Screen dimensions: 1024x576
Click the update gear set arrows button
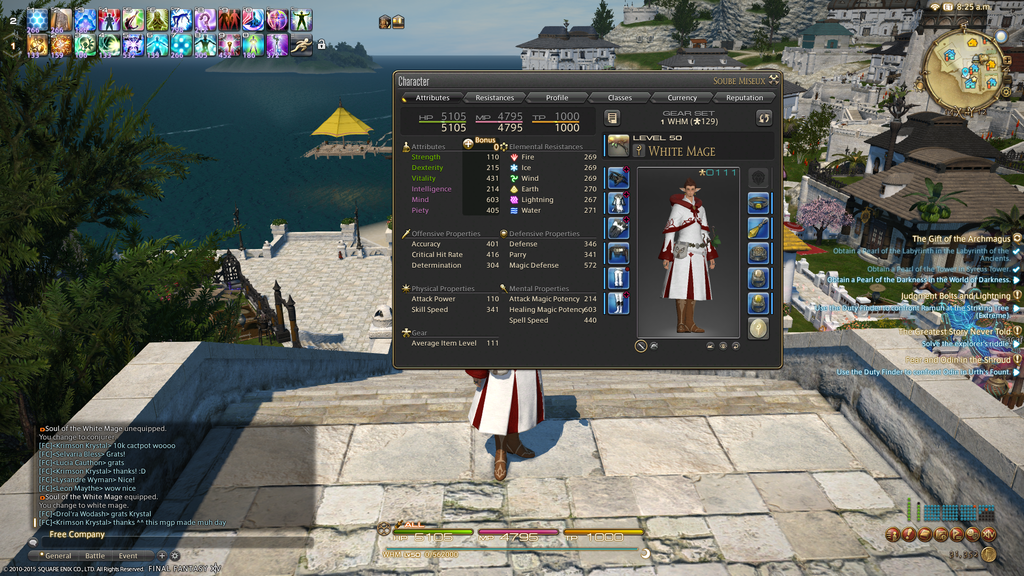point(764,118)
